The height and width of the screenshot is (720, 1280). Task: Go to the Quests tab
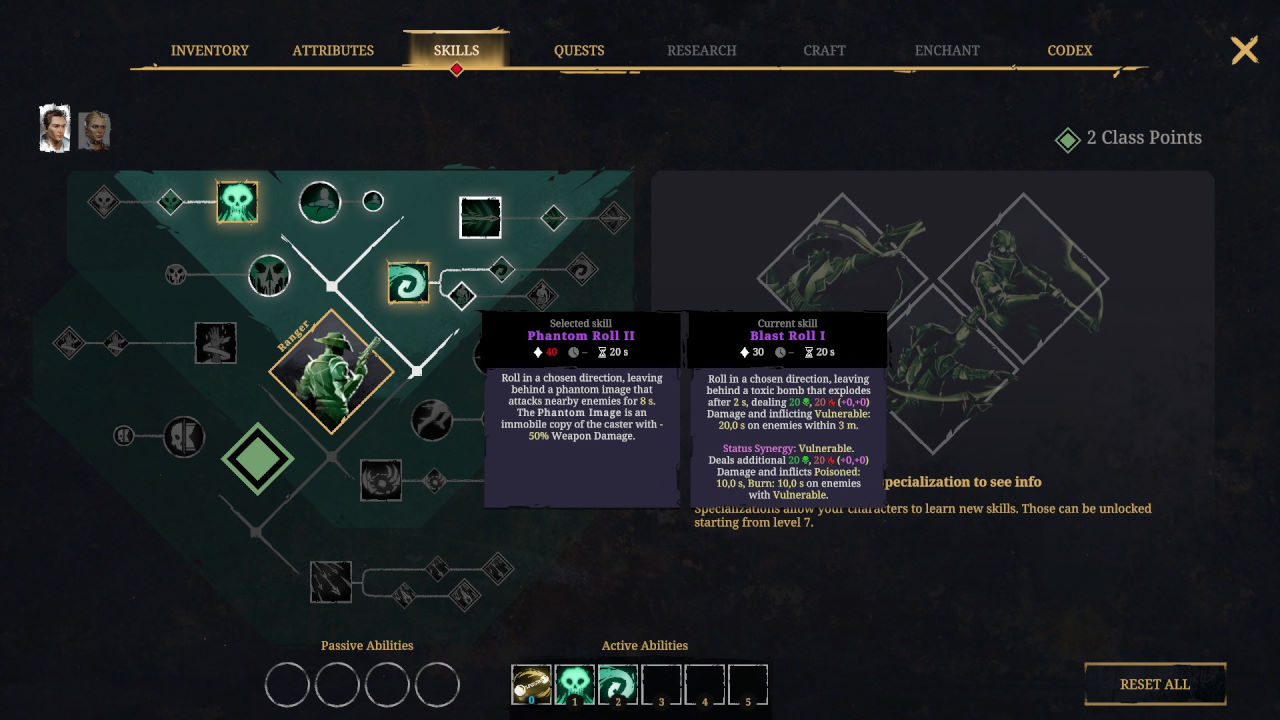[x=579, y=50]
